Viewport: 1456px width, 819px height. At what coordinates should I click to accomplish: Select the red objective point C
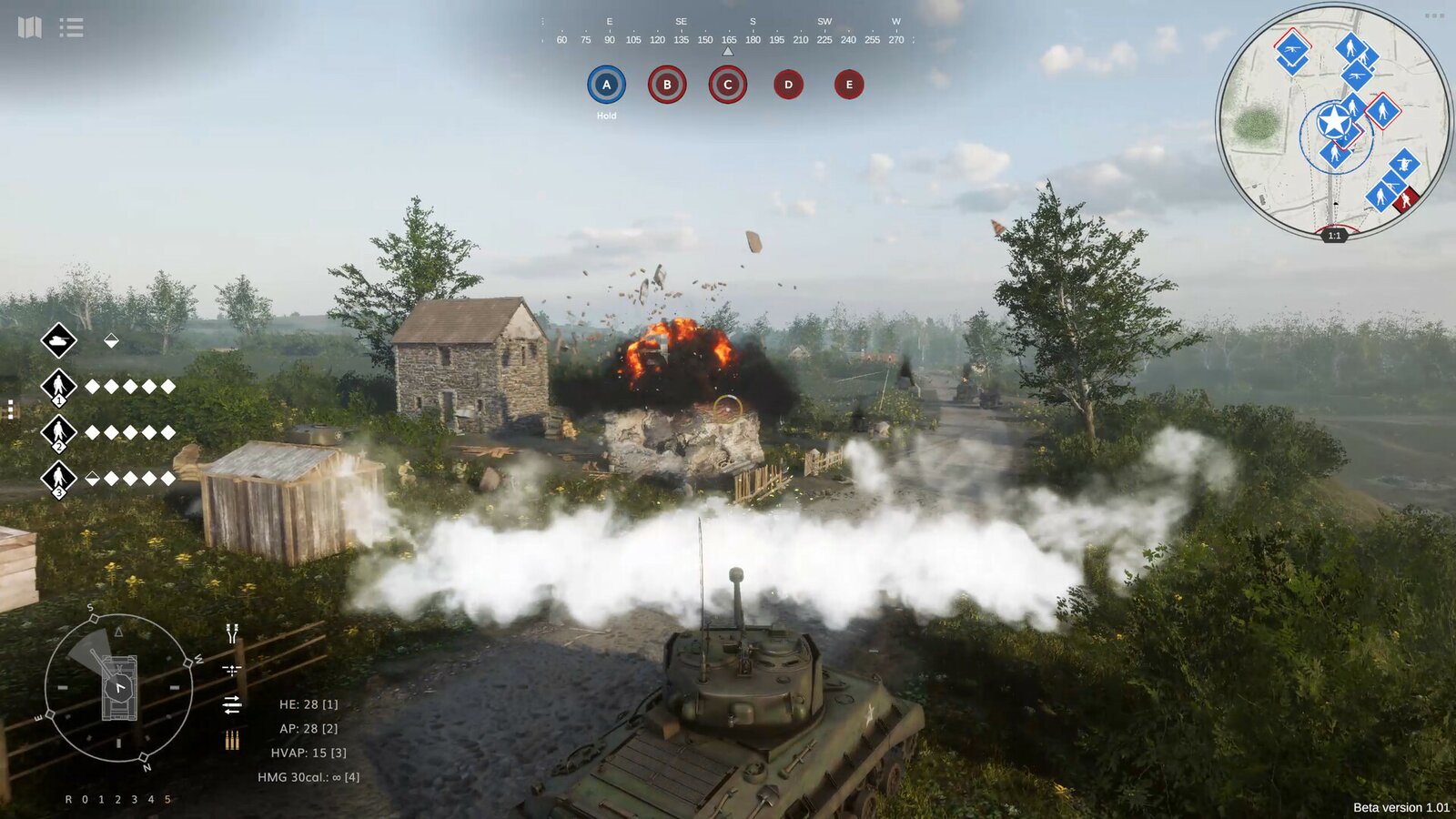click(727, 85)
